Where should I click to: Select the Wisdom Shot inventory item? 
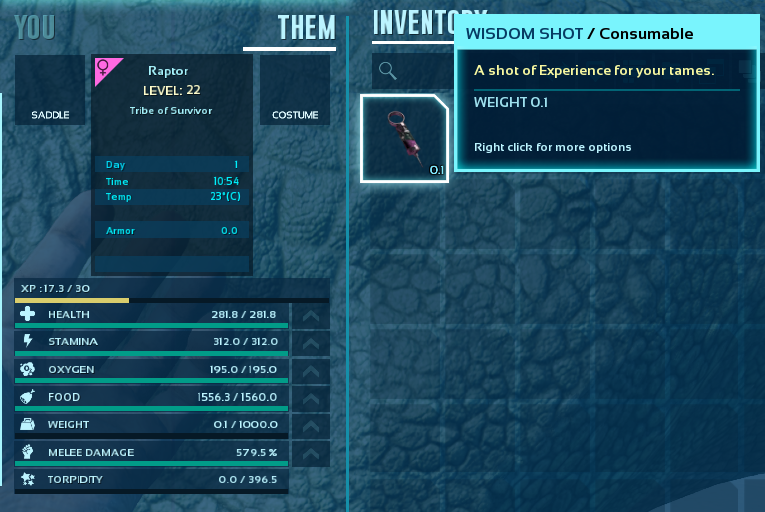pos(405,138)
